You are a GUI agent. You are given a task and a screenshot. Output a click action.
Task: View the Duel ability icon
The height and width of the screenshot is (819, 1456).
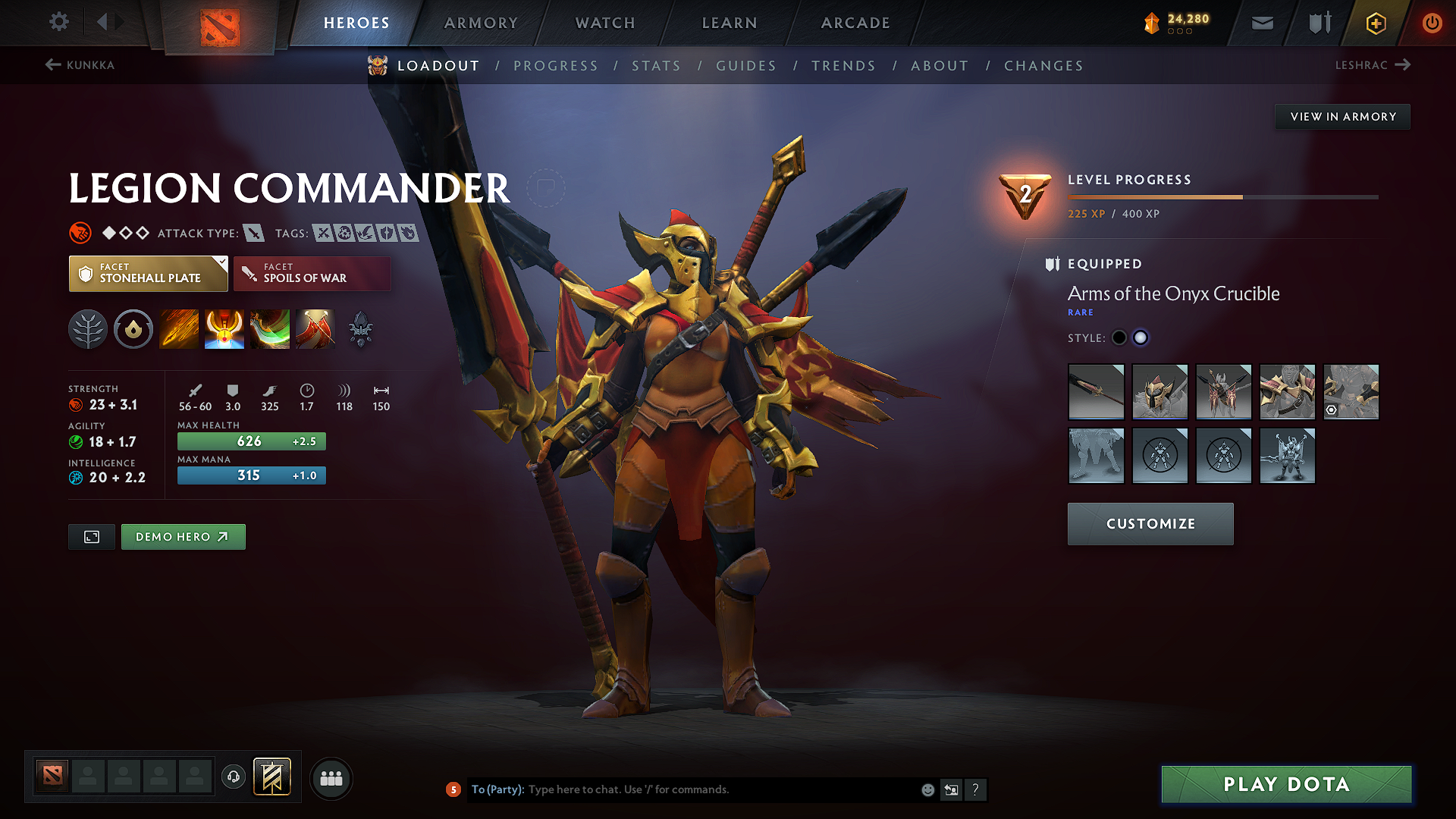(x=315, y=329)
